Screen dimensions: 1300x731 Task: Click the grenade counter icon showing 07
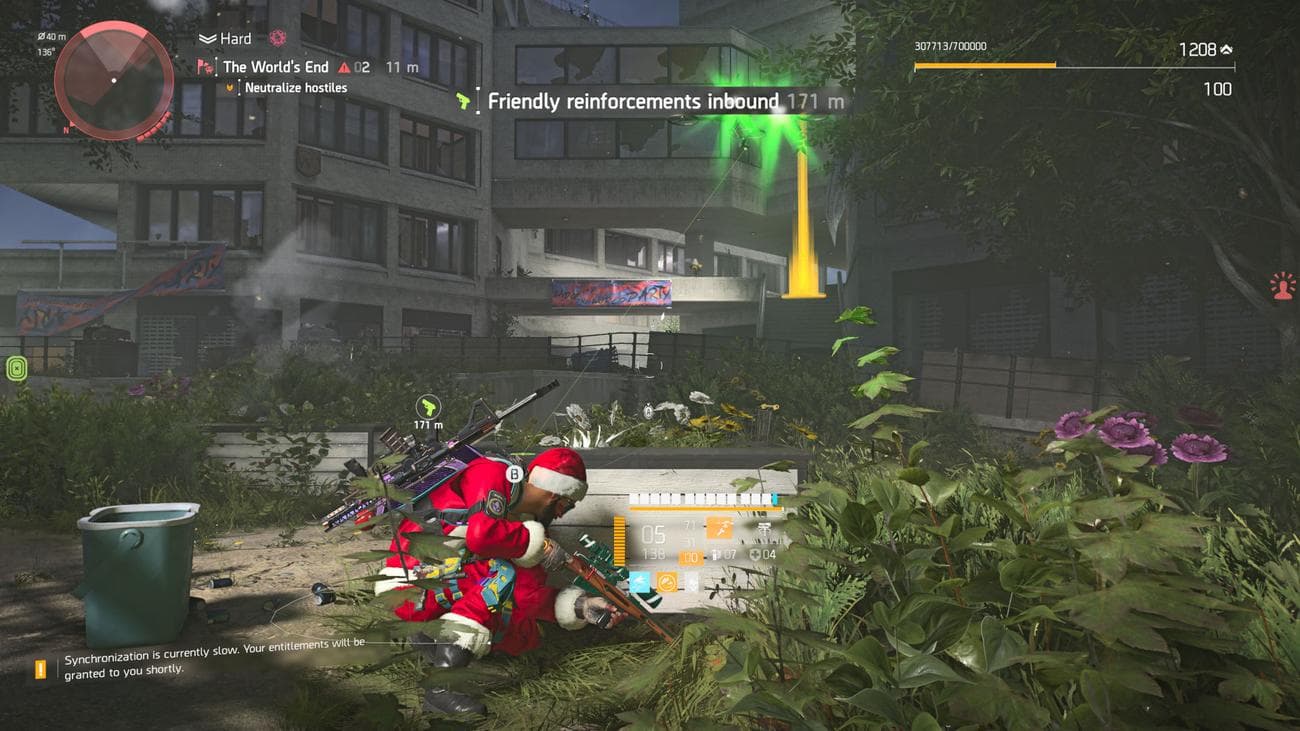coord(716,555)
